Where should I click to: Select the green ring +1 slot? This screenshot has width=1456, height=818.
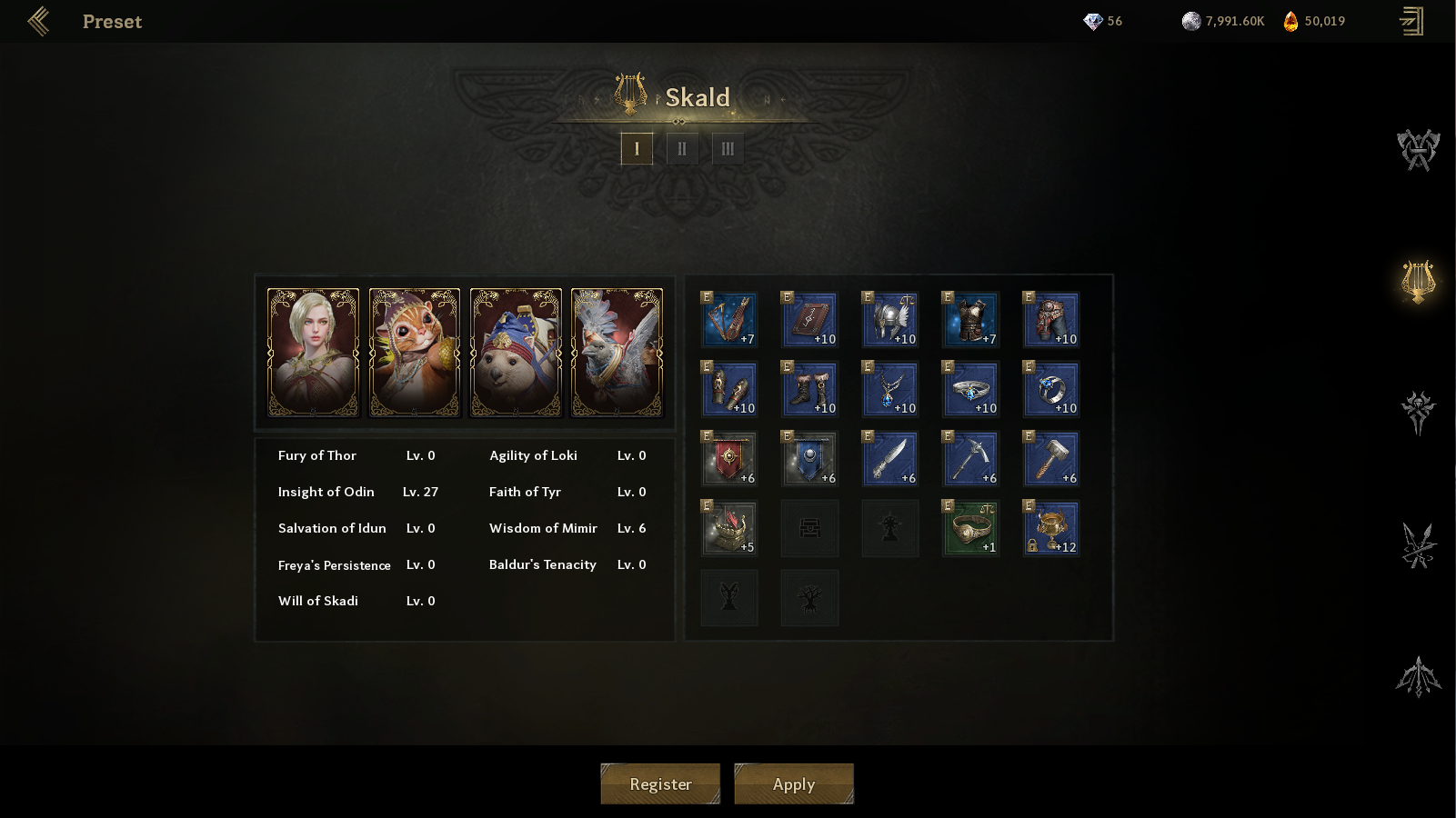coord(970,528)
